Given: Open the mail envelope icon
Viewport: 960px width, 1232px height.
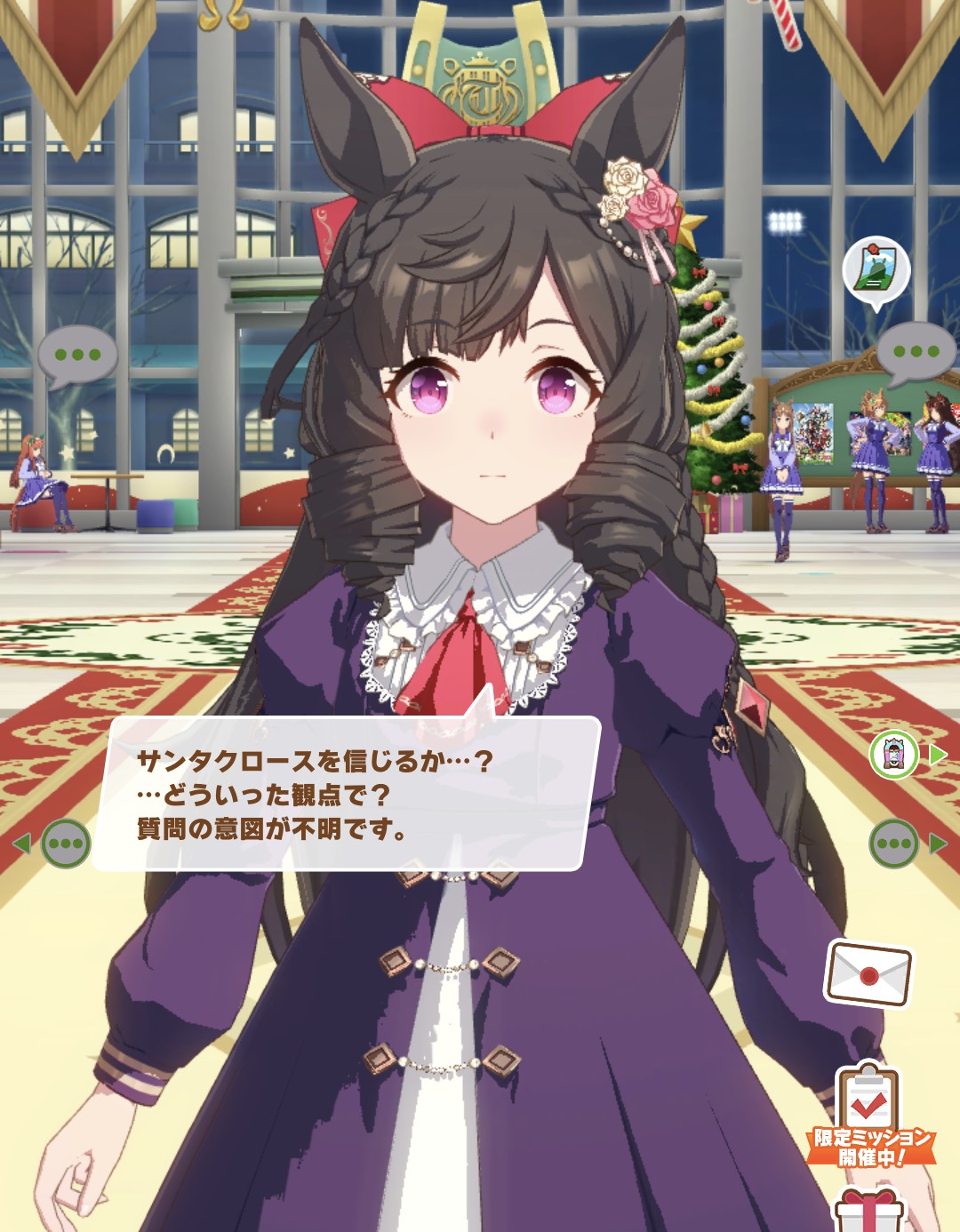Looking at the screenshot, I should coord(868,973).
